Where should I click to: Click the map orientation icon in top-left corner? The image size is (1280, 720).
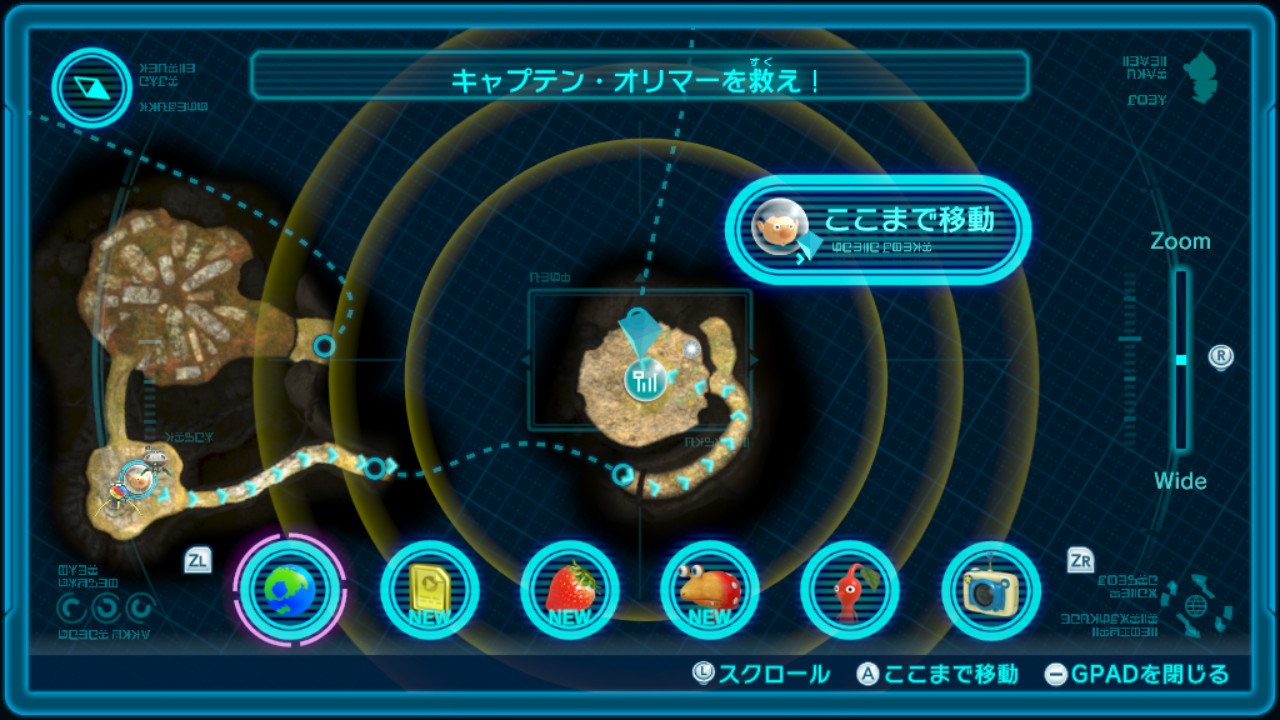93,88
